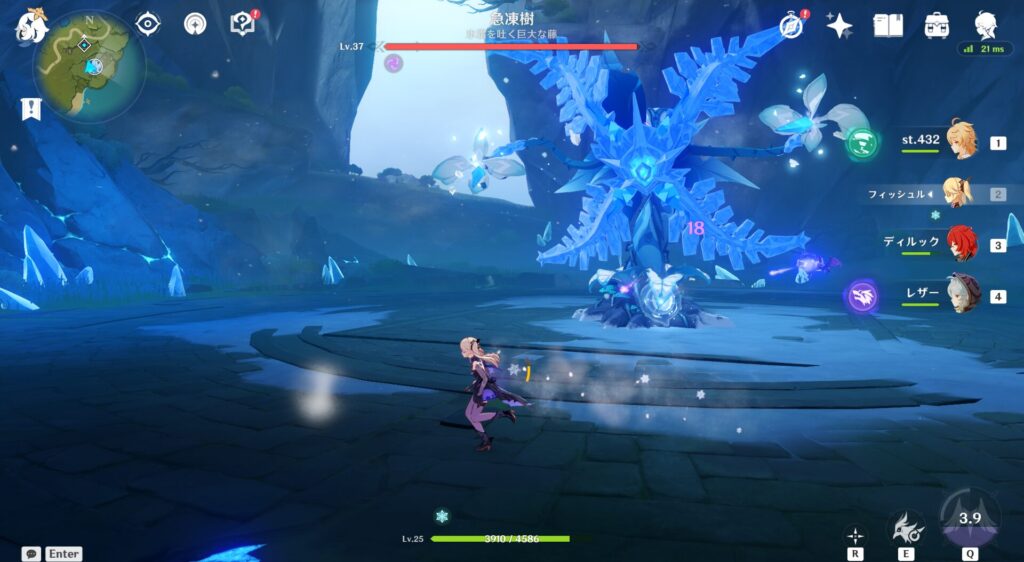Open the backpack inventory

tap(937, 26)
